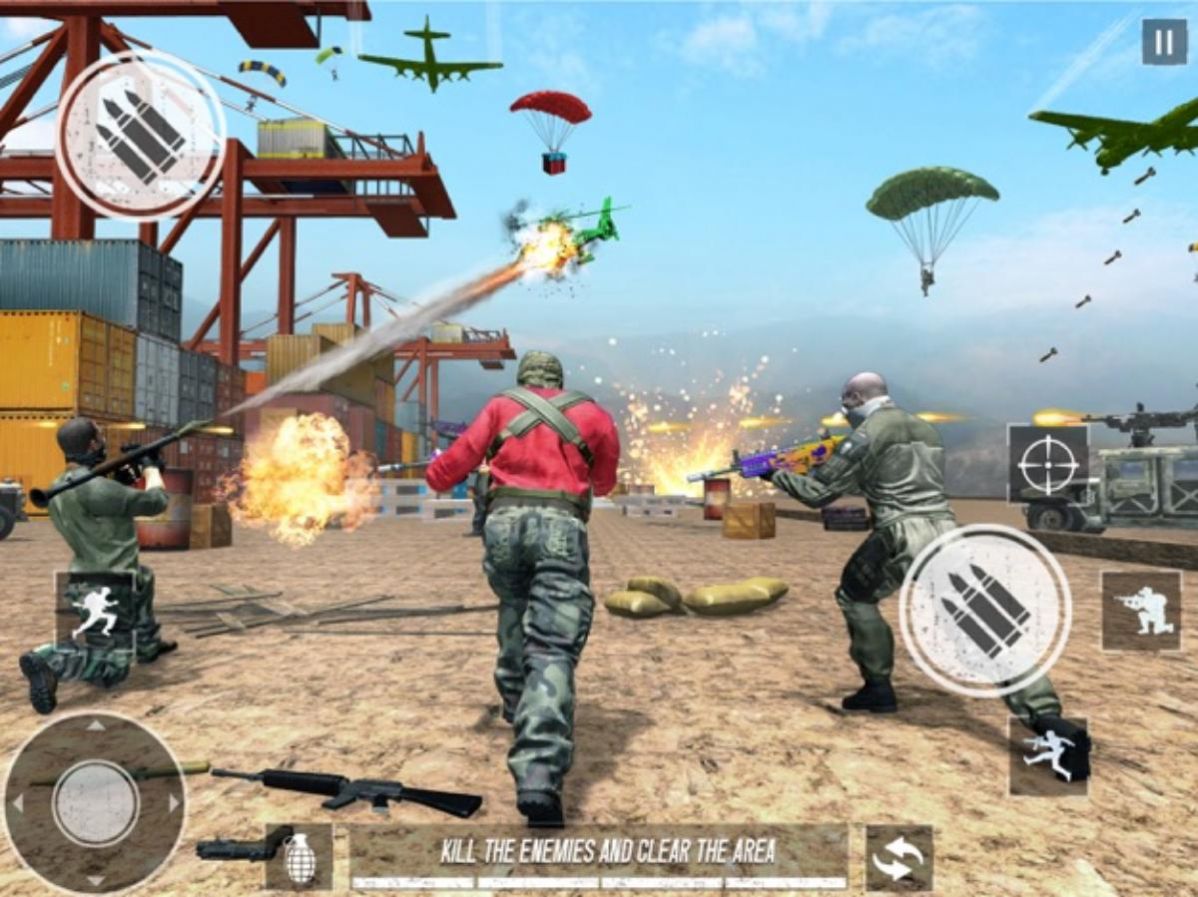Fire using the bullets button beside the crosshair
This screenshot has width=1198, height=897.
(985, 610)
